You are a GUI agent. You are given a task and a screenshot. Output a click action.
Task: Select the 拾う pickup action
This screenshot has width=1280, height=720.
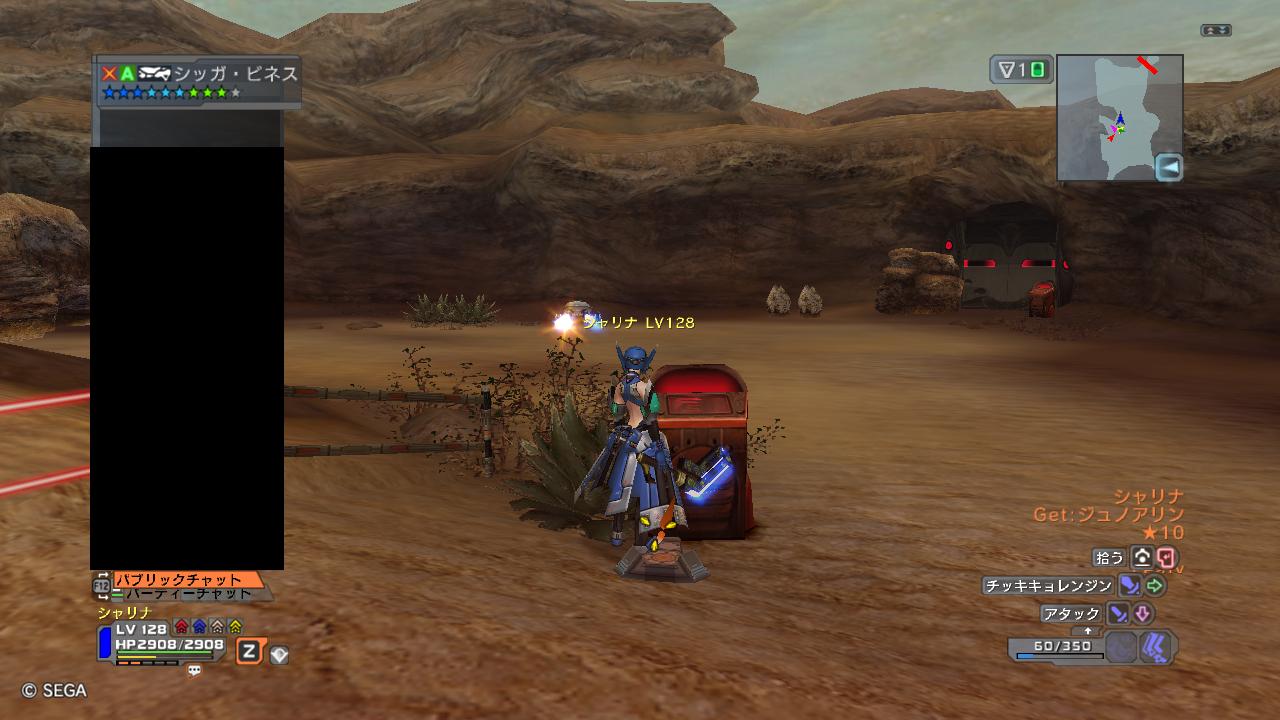click(x=1110, y=557)
